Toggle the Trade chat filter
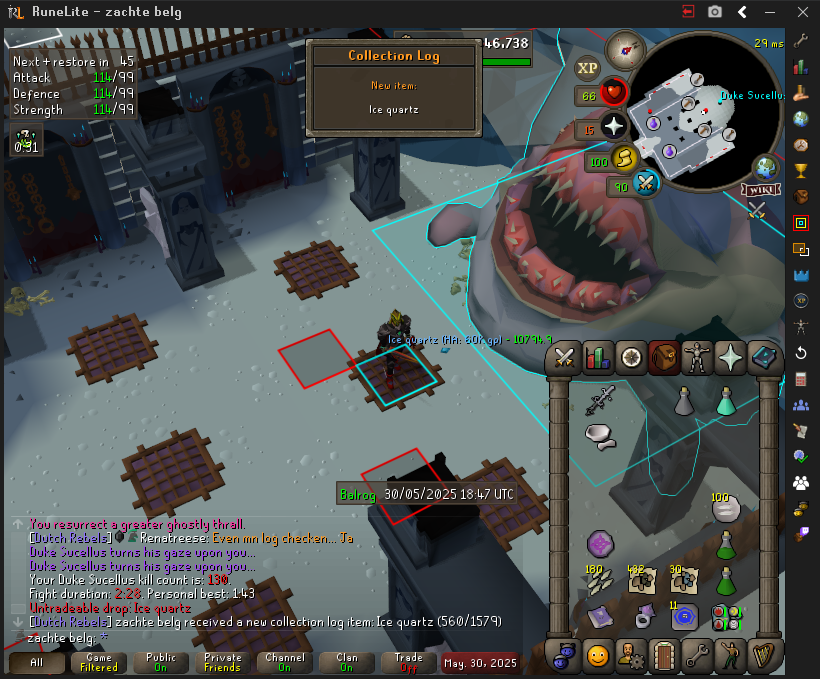Screen dimensions: 820x679 pos(408,662)
